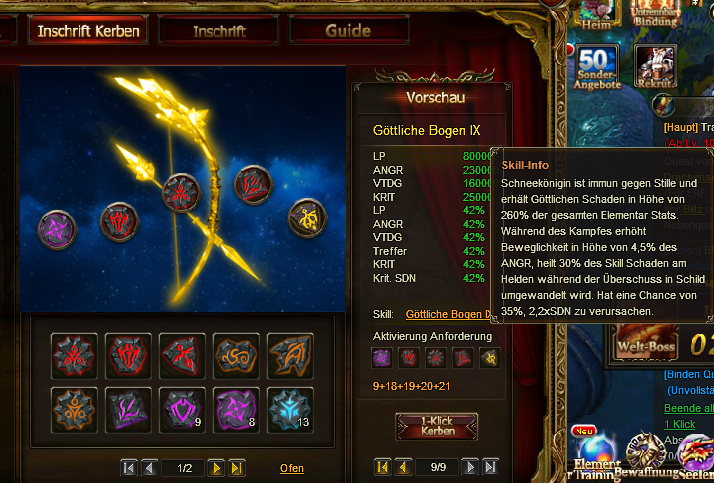
Task: Click the 1-Klick Kerben button
Action: click(437, 425)
